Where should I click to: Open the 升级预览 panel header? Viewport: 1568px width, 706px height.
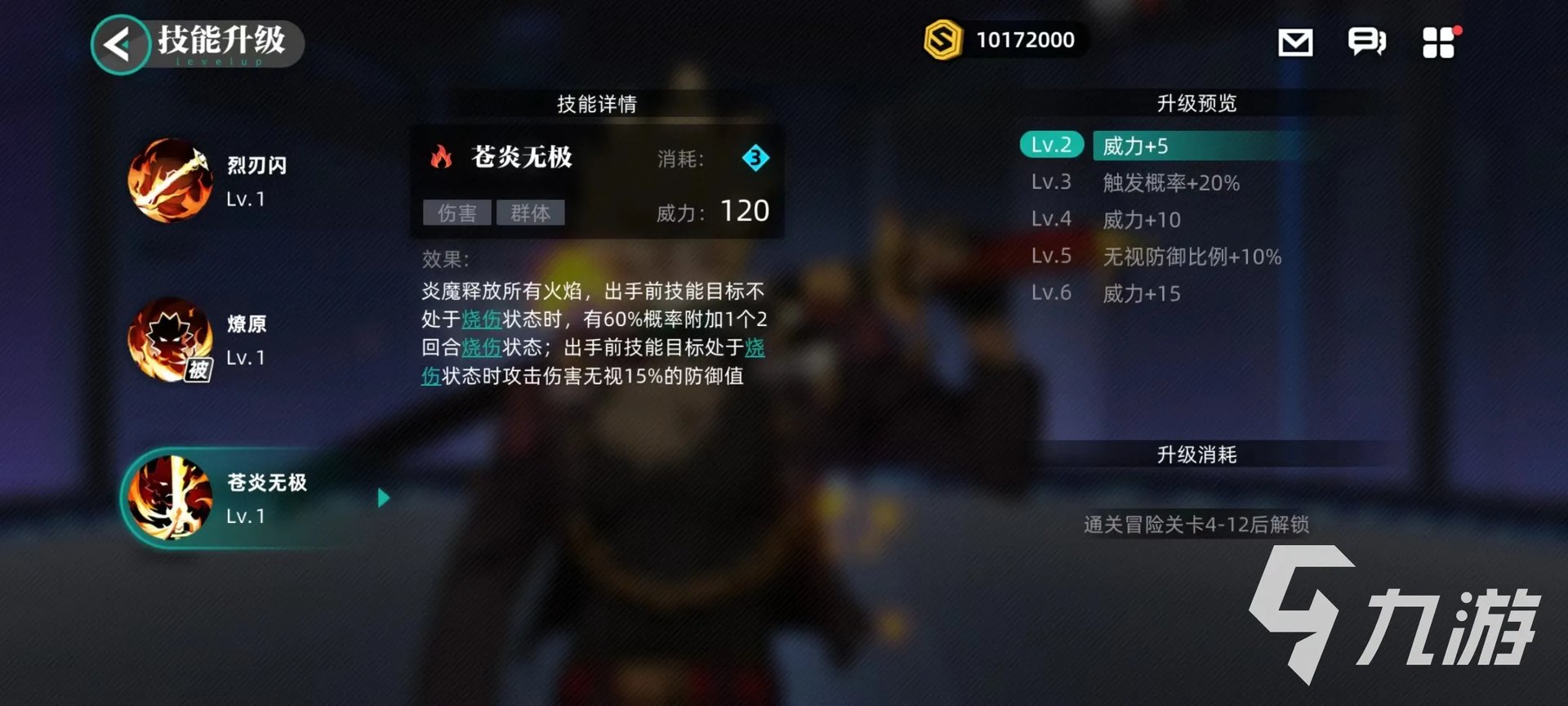click(1197, 103)
